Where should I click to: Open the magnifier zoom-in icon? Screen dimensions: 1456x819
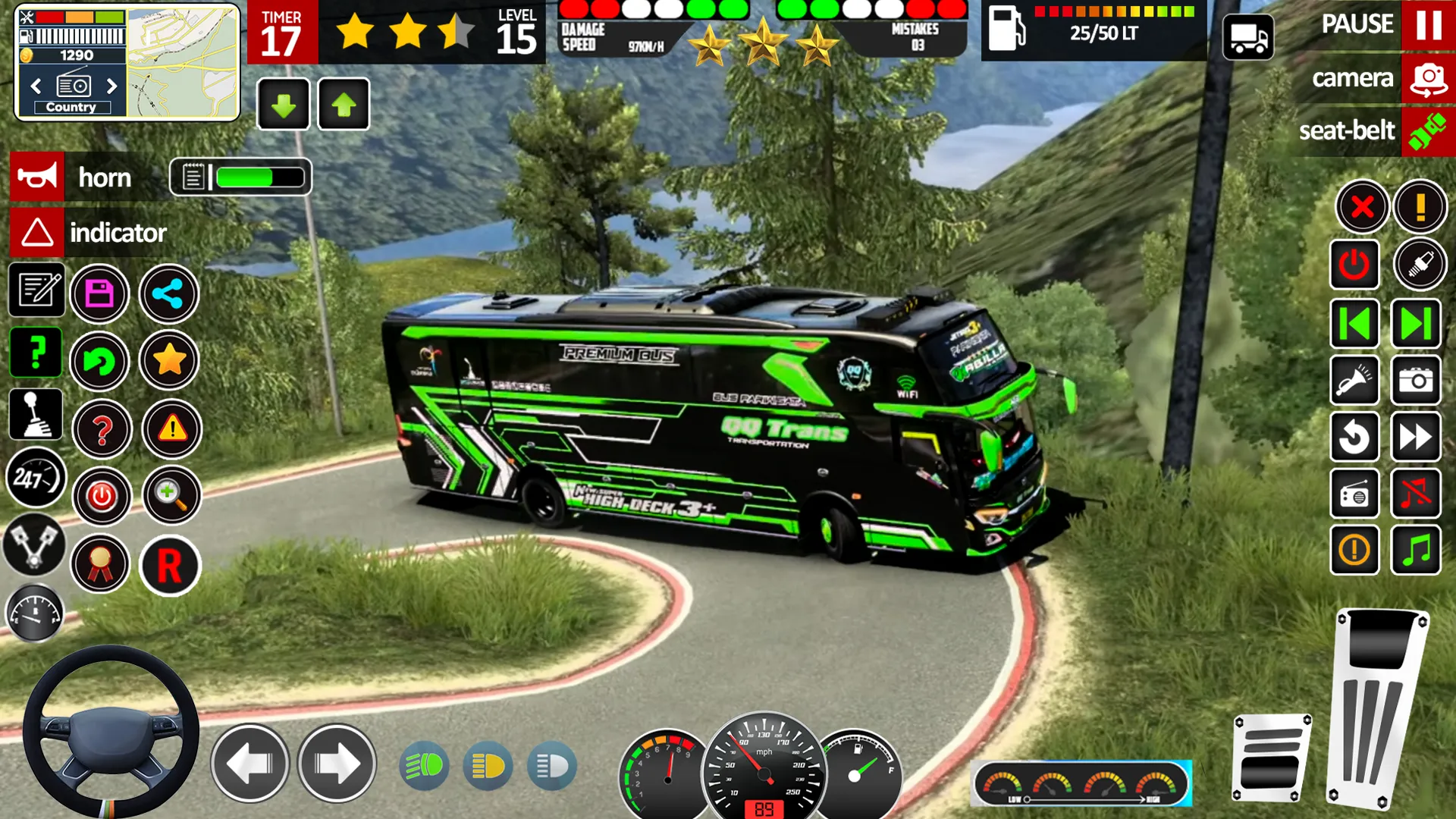(x=171, y=496)
